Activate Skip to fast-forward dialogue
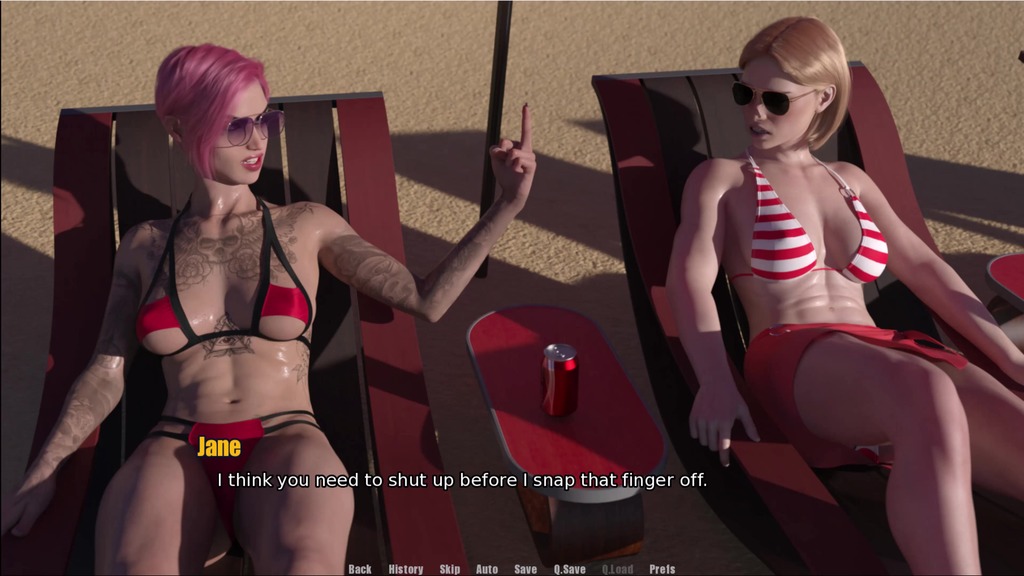The image size is (1024, 576). pyautogui.click(x=450, y=569)
